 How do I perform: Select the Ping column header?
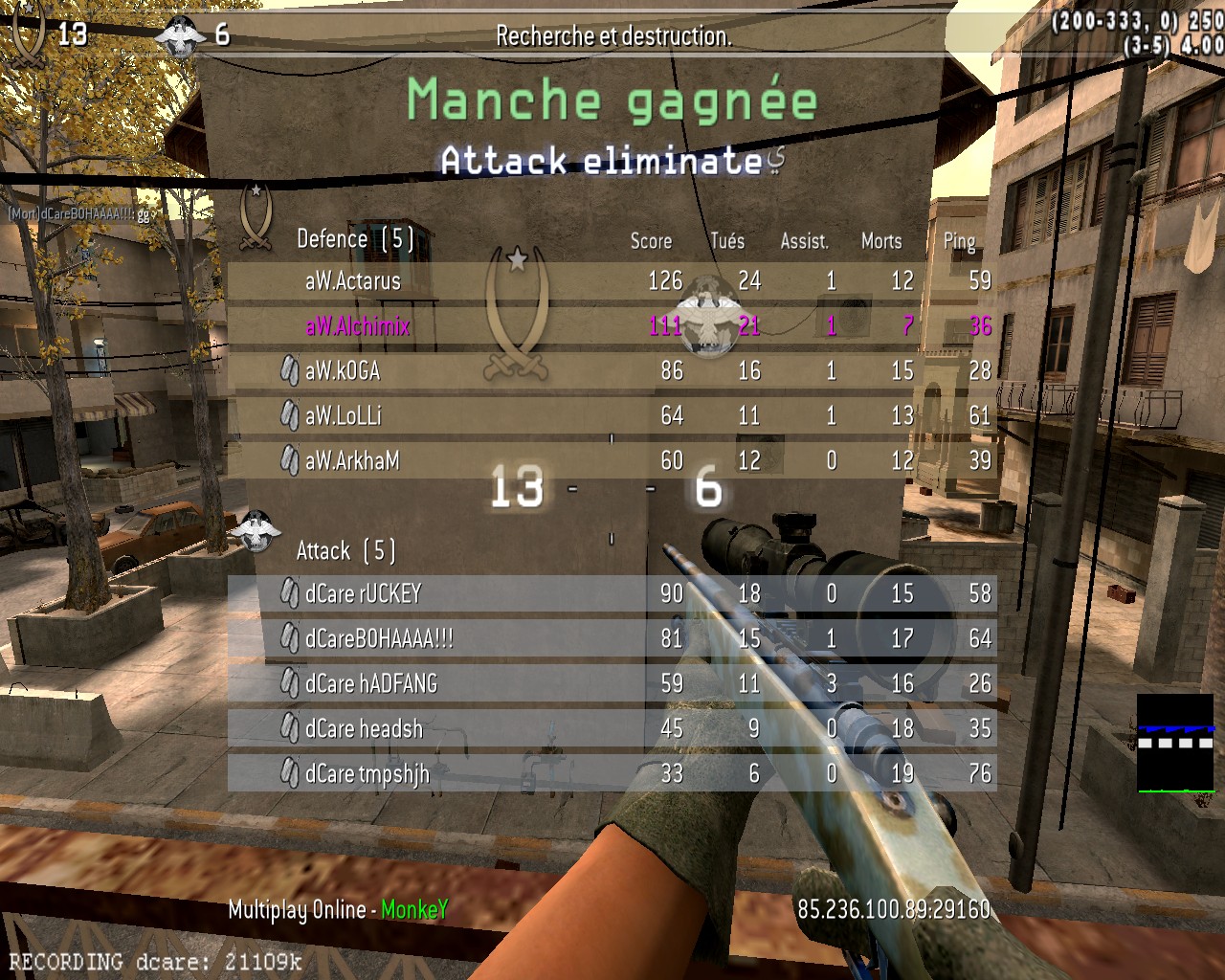click(x=959, y=241)
